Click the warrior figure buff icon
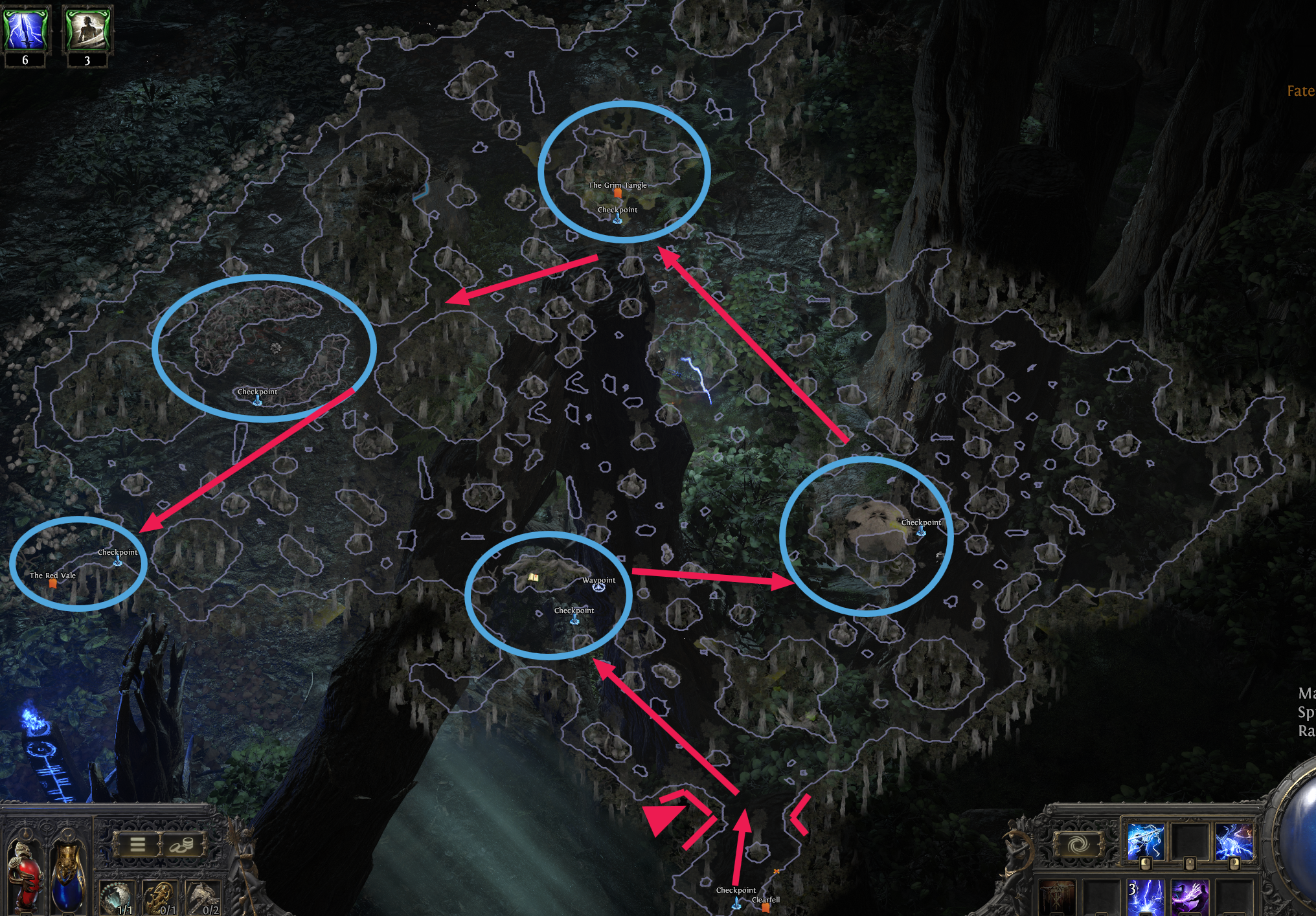 pos(87,28)
